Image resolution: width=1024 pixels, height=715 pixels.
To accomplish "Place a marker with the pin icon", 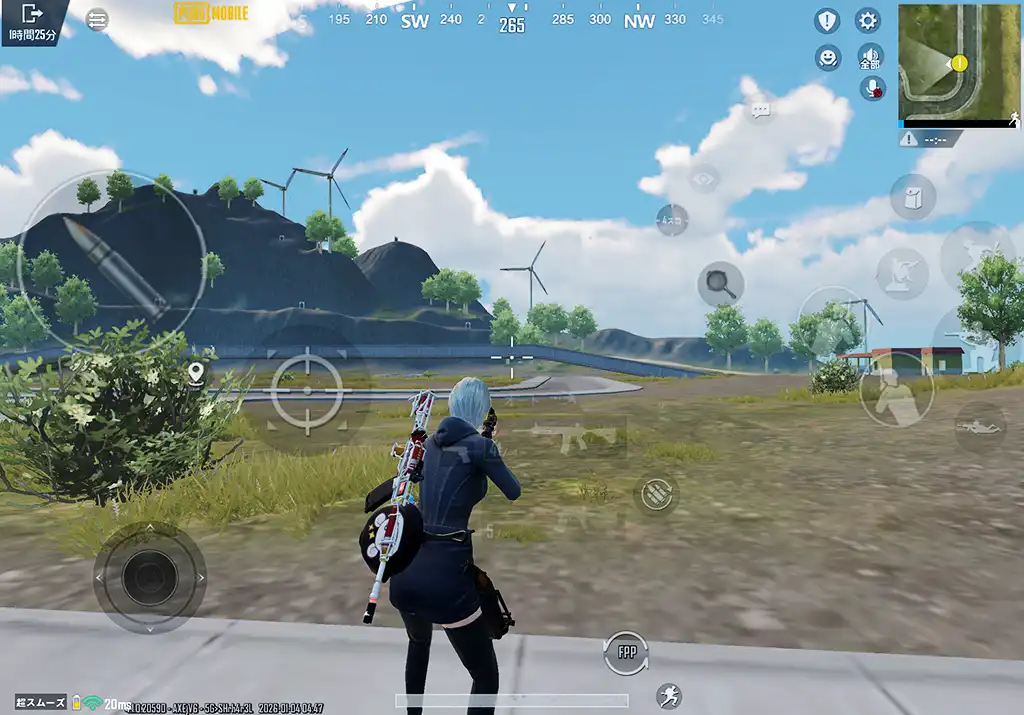I will tap(195, 374).
